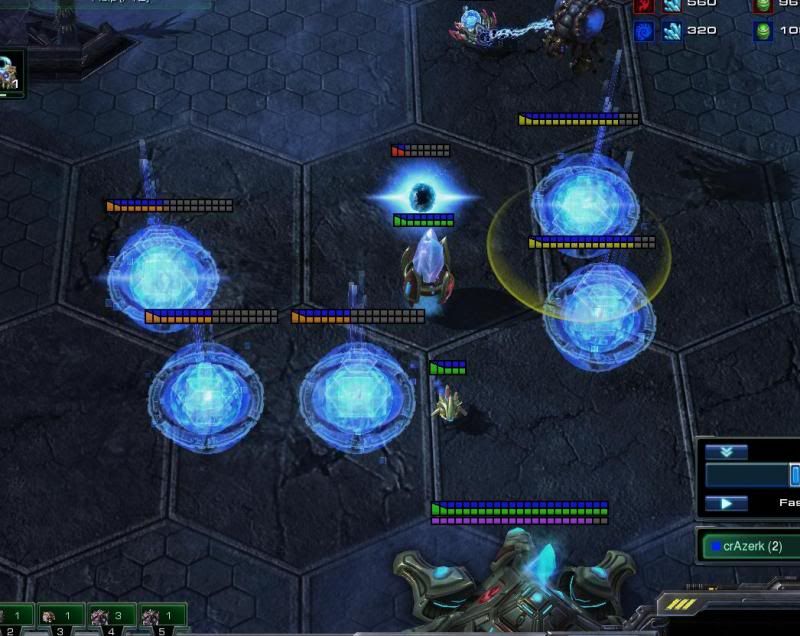Collapse the replay panel with the double-arrow button
The image size is (800, 636).
pyautogui.click(x=726, y=452)
